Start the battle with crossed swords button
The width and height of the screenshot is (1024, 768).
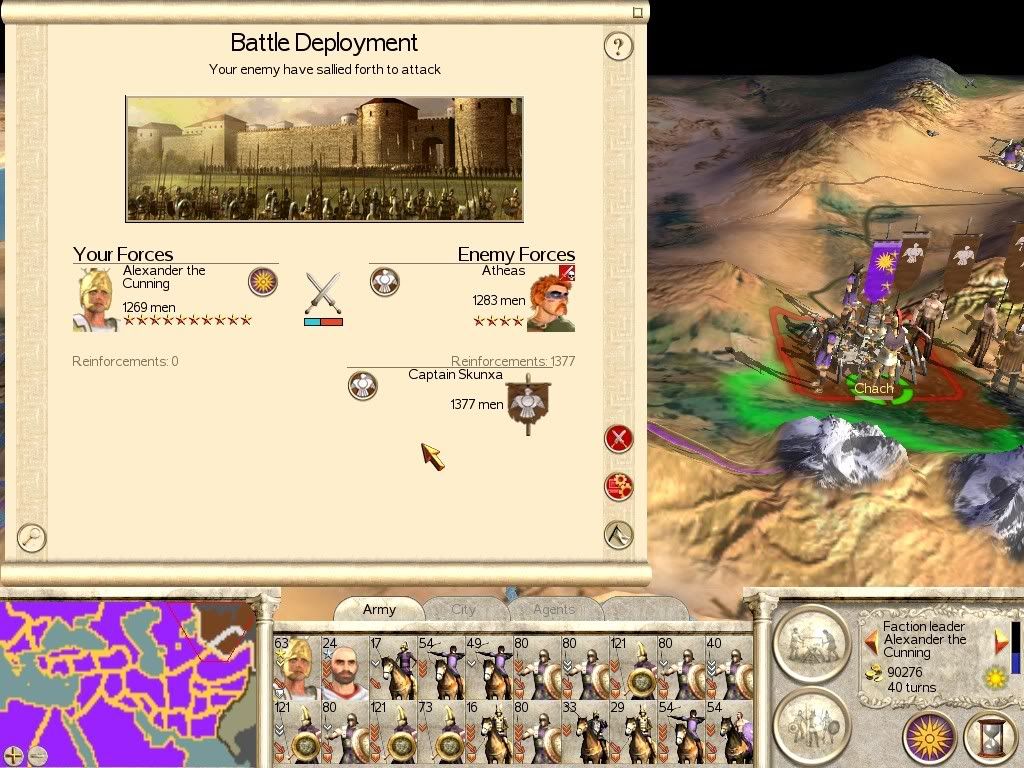[x=619, y=438]
